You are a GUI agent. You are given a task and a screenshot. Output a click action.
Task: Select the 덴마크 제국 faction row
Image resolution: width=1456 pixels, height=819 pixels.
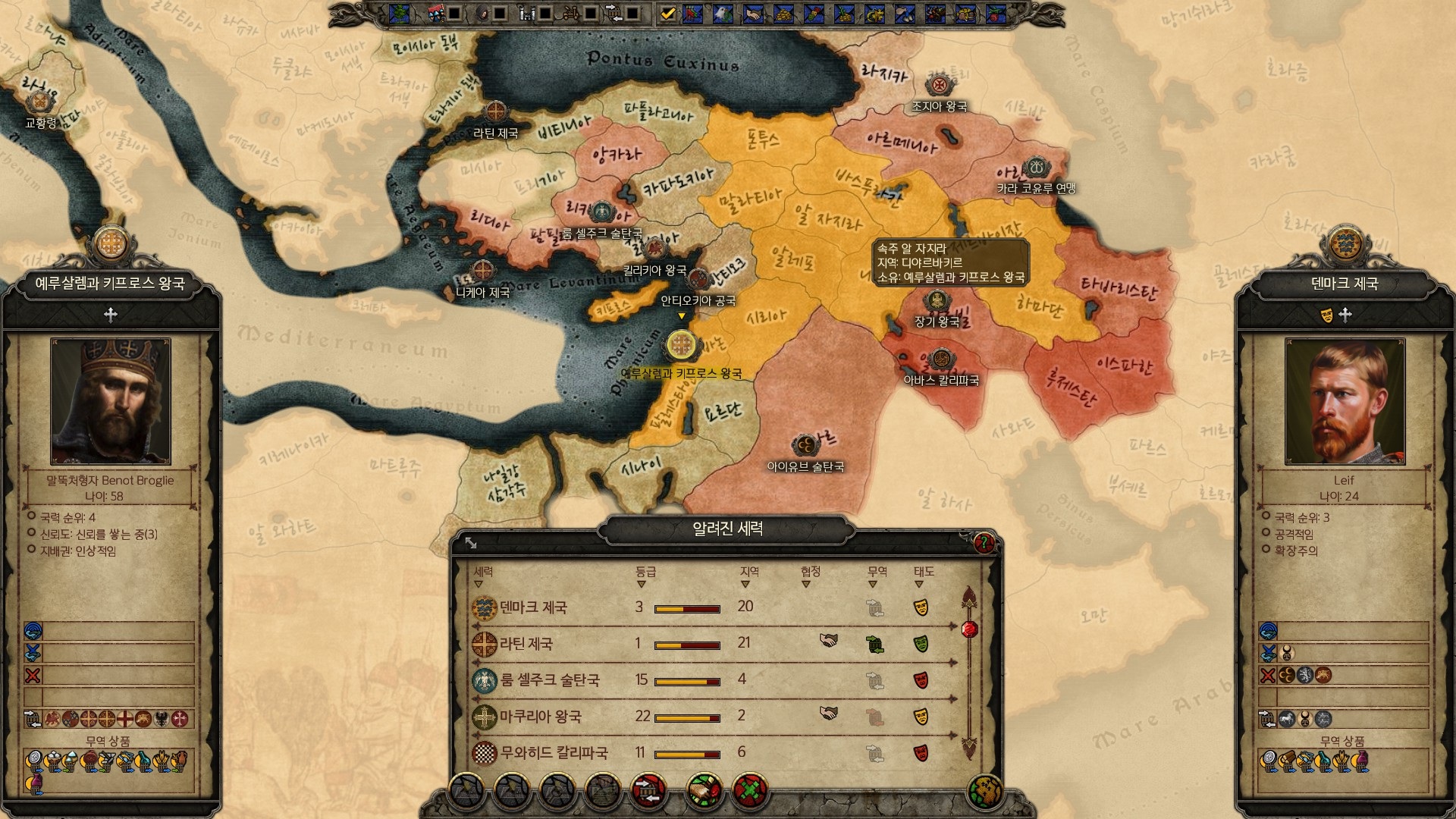[534, 607]
